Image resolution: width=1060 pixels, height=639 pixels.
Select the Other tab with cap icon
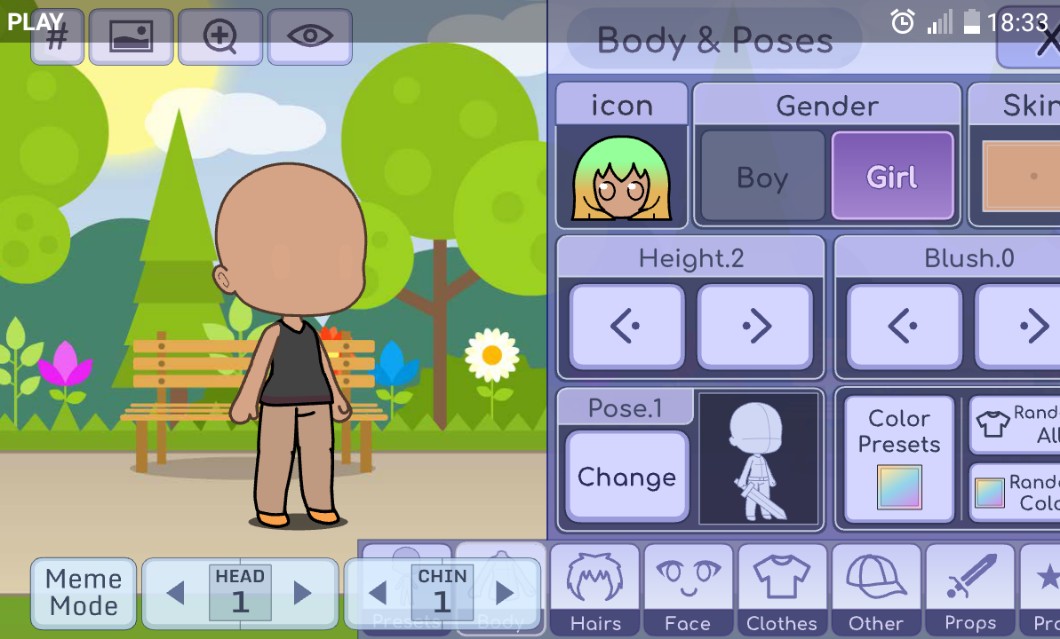[876, 590]
